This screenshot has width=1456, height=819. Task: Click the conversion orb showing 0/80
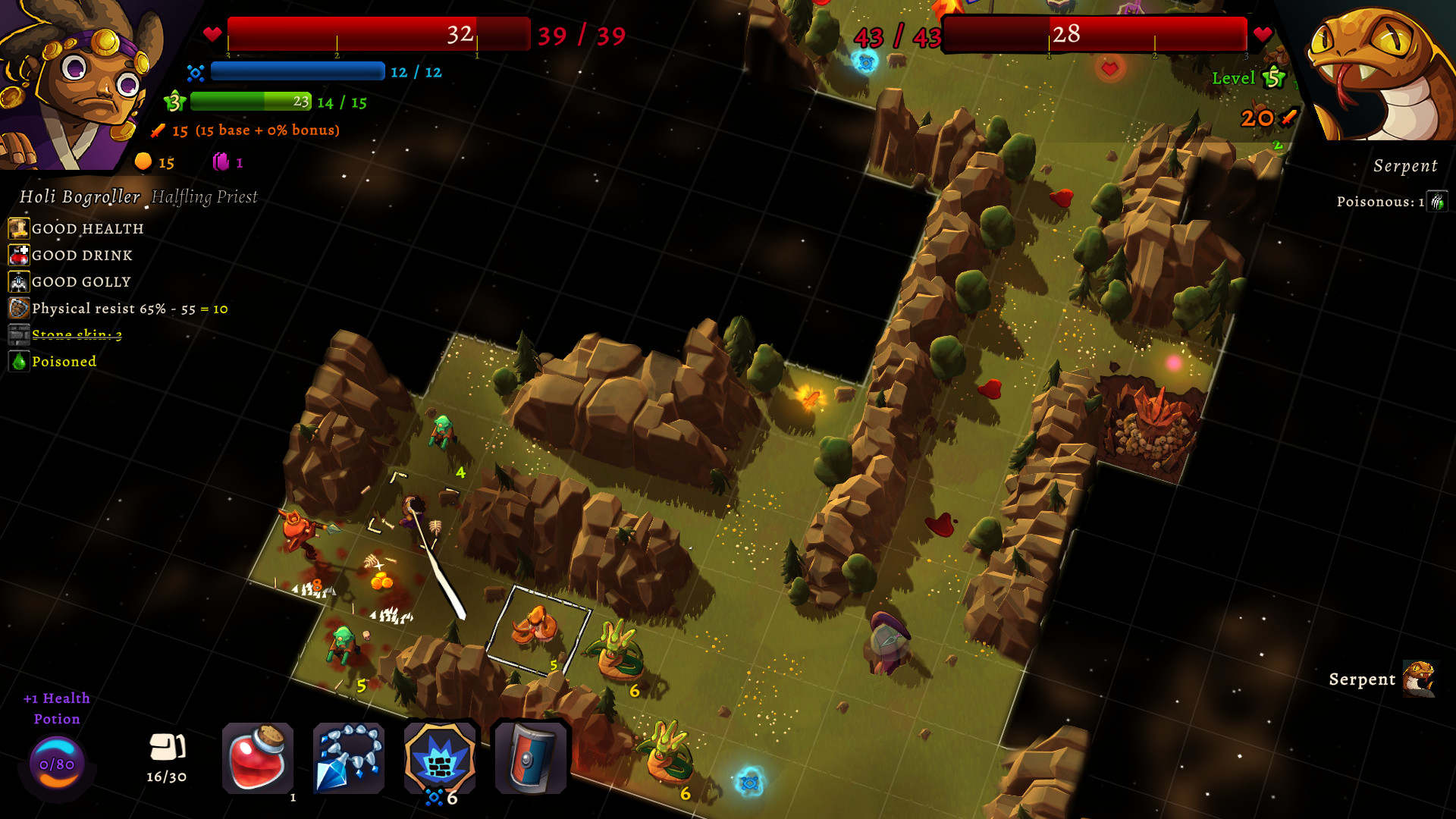tap(57, 764)
